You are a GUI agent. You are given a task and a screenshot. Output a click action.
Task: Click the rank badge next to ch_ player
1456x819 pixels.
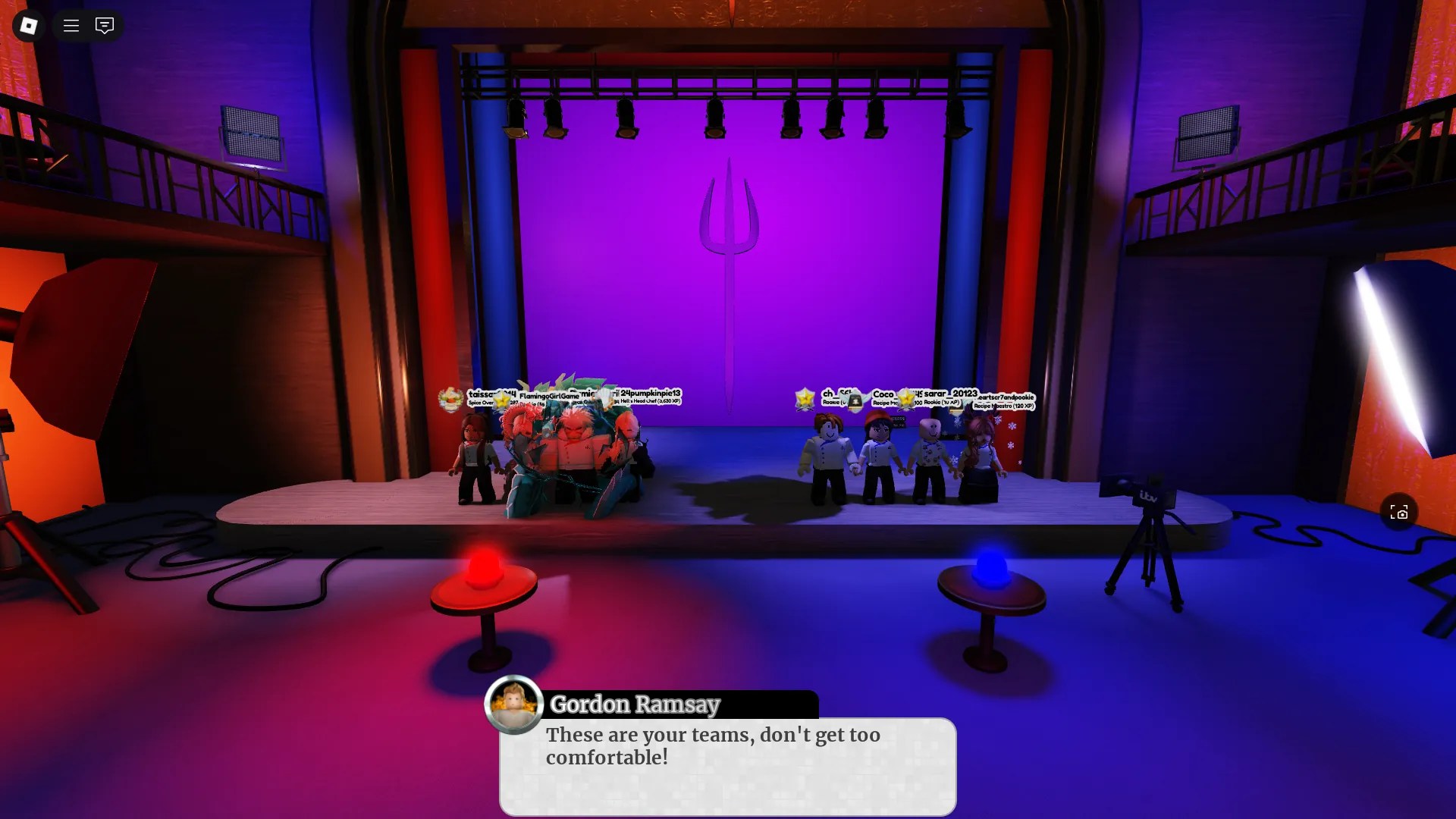[805, 397]
